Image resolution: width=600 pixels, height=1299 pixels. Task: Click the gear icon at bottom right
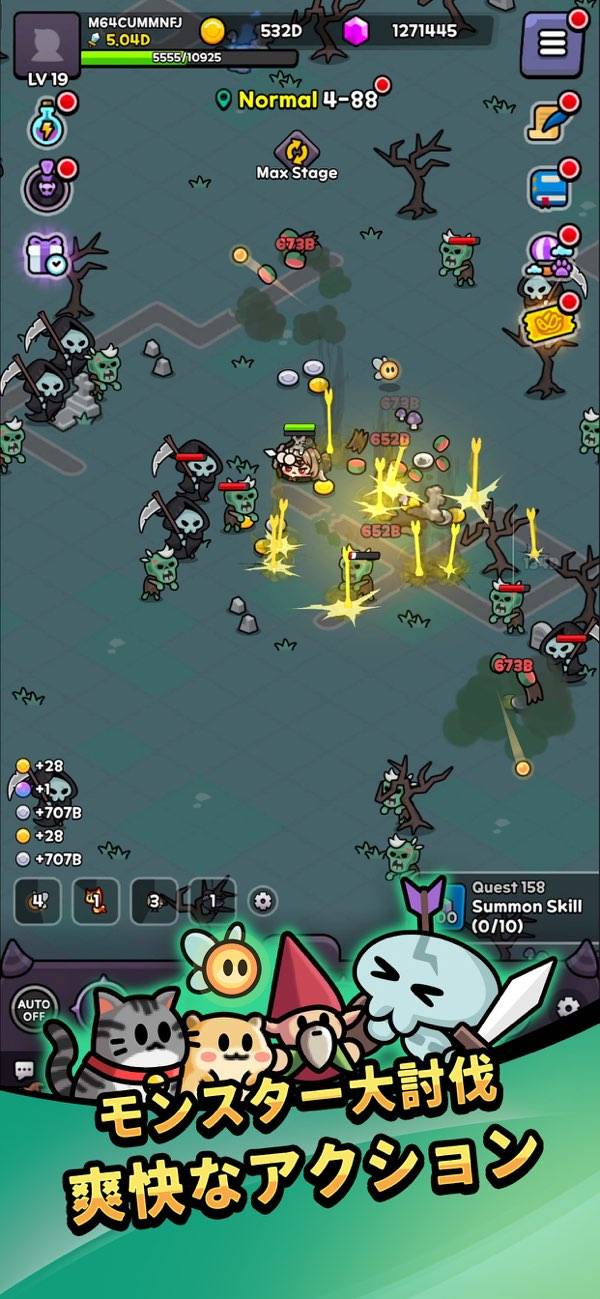click(x=568, y=1006)
